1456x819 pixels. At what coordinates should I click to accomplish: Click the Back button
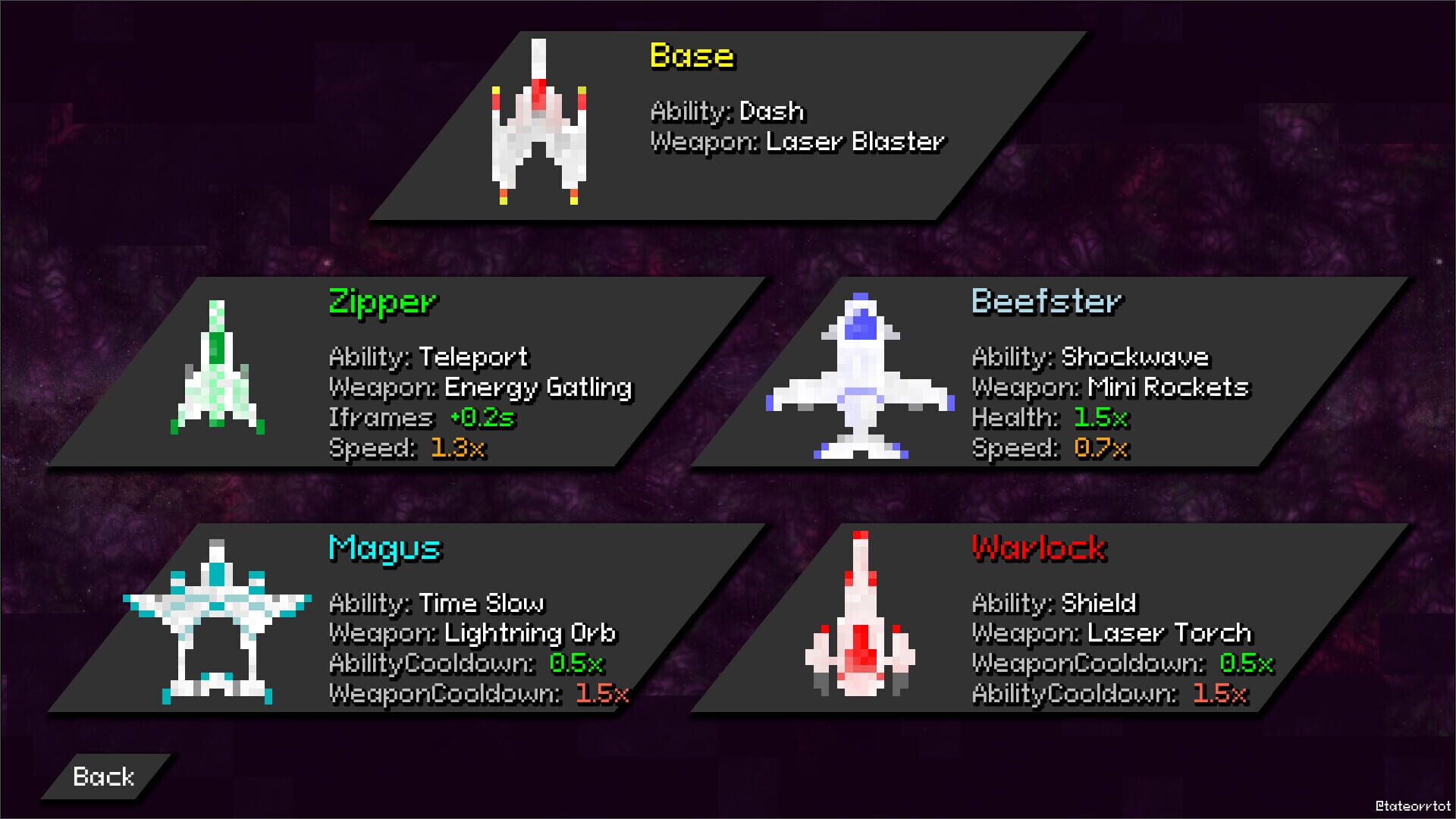(102, 776)
